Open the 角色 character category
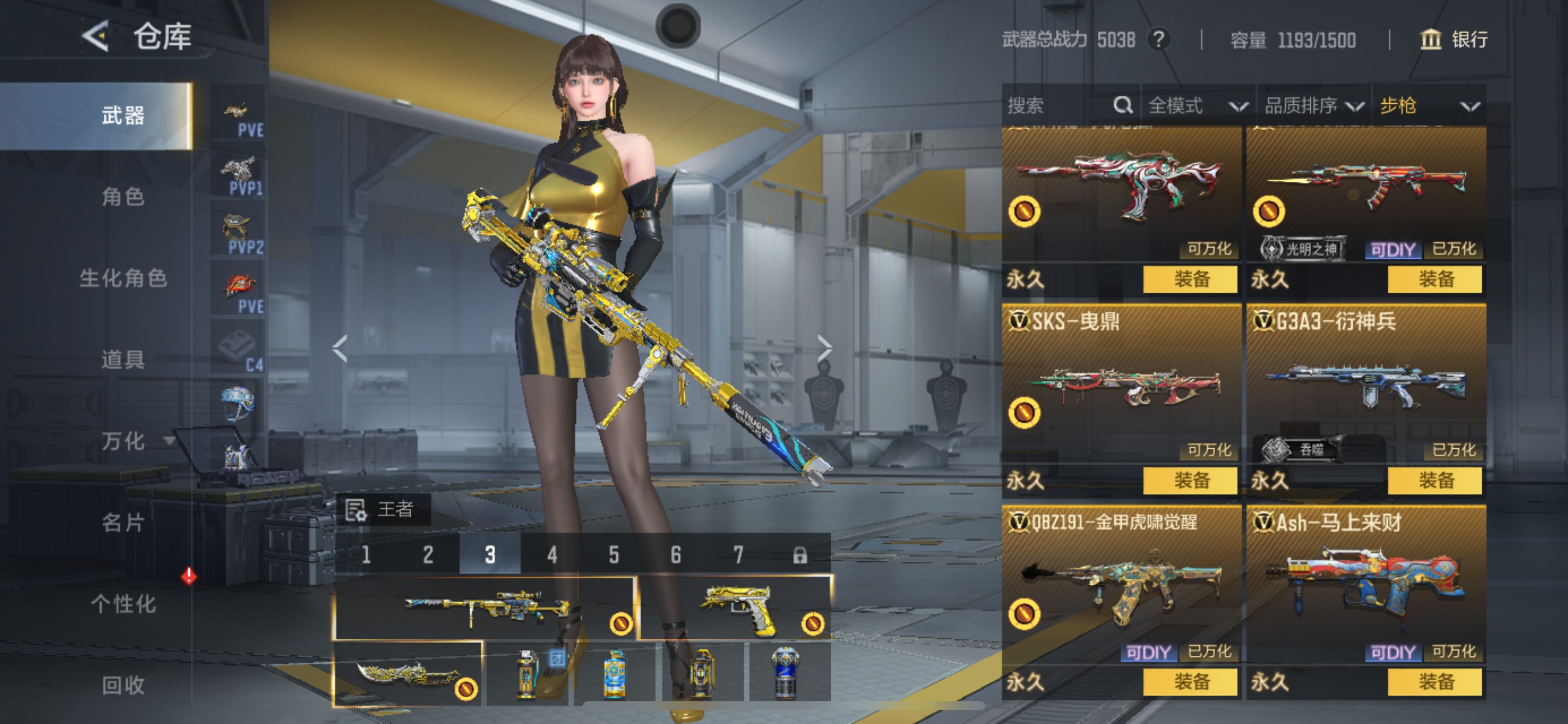Image resolution: width=1568 pixels, height=724 pixels. coord(123,196)
